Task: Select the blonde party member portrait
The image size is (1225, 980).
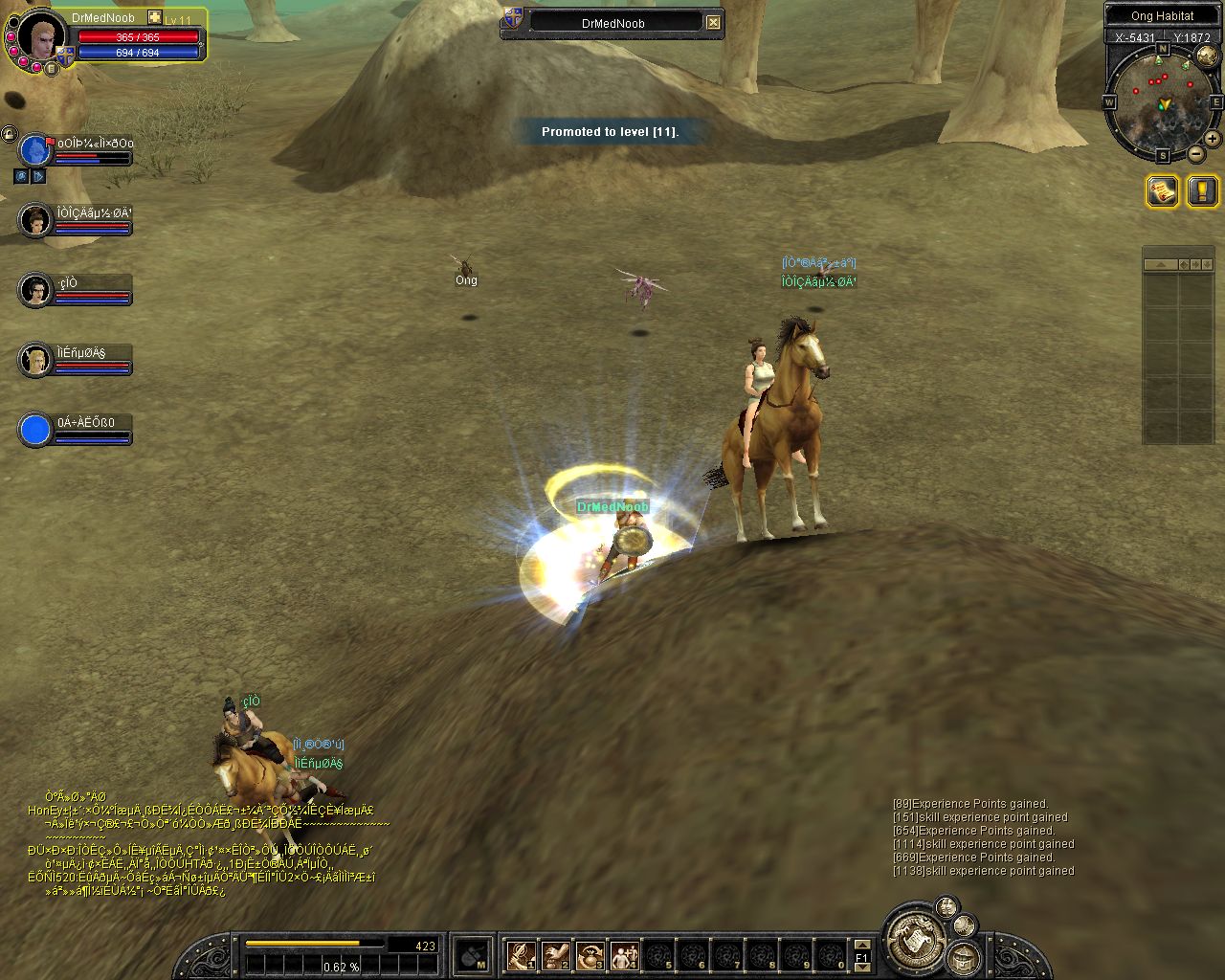Action: 35,360
